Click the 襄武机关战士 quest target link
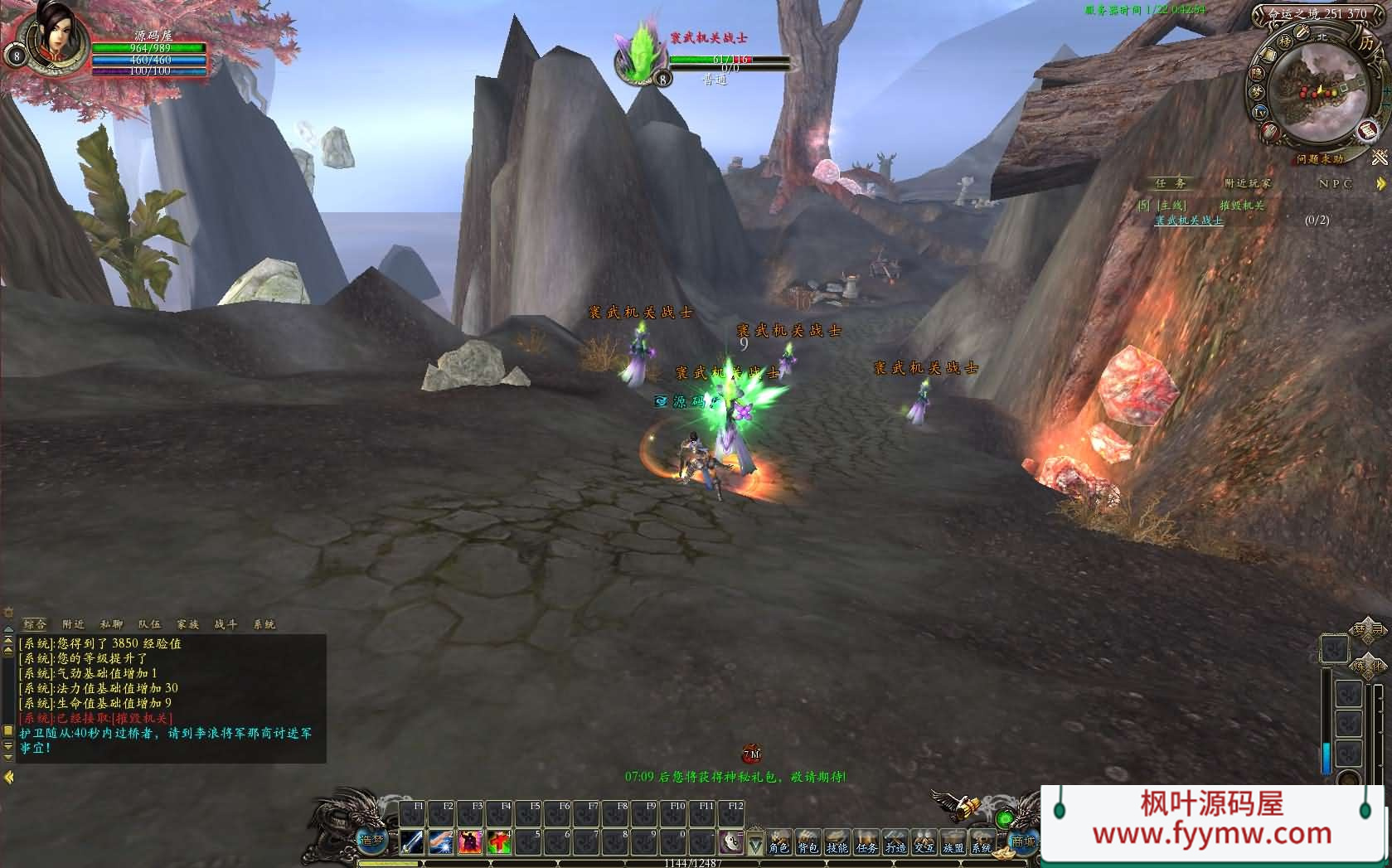 click(x=1189, y=221)
